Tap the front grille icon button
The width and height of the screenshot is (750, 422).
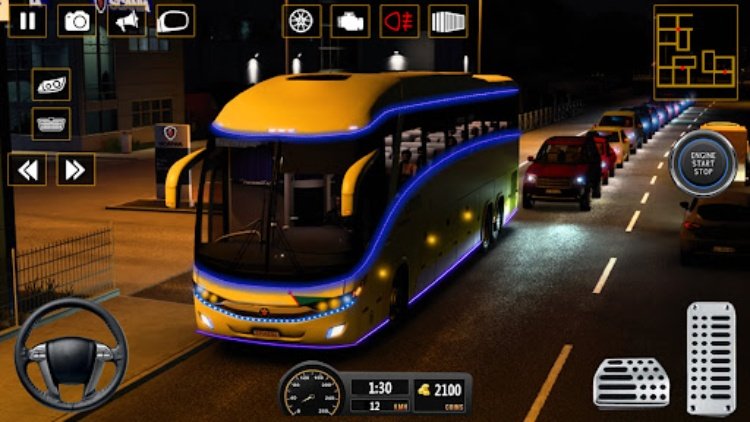pyautogui.click(x=51, y=124)
